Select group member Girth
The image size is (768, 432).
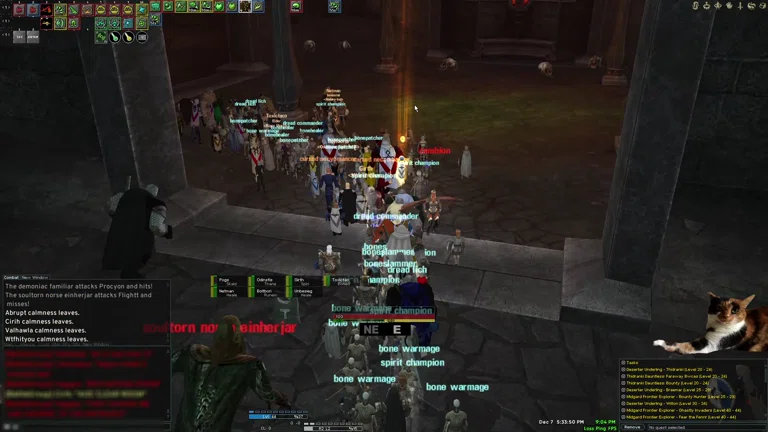(301, 281)
